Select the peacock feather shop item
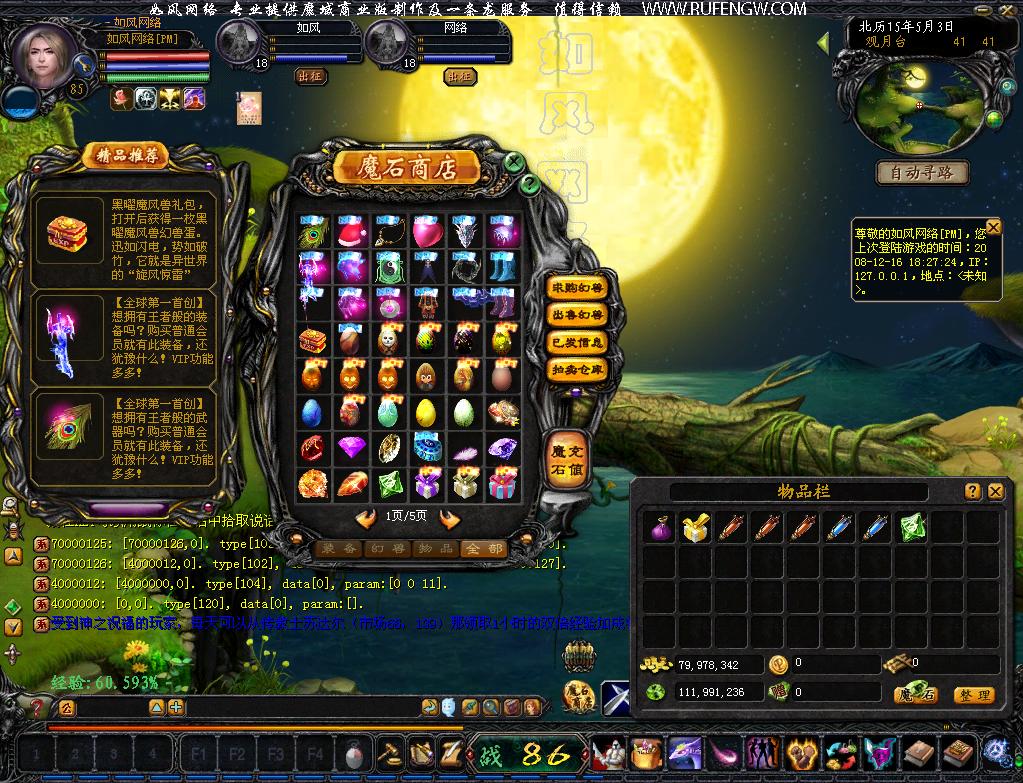 point(313,232)
